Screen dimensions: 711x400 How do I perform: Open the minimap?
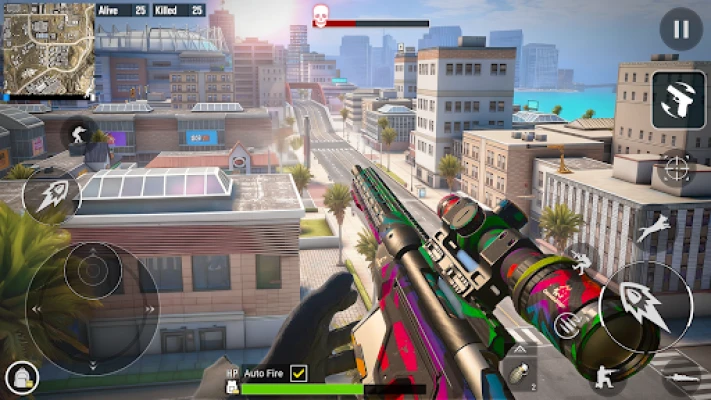[49, 48]
